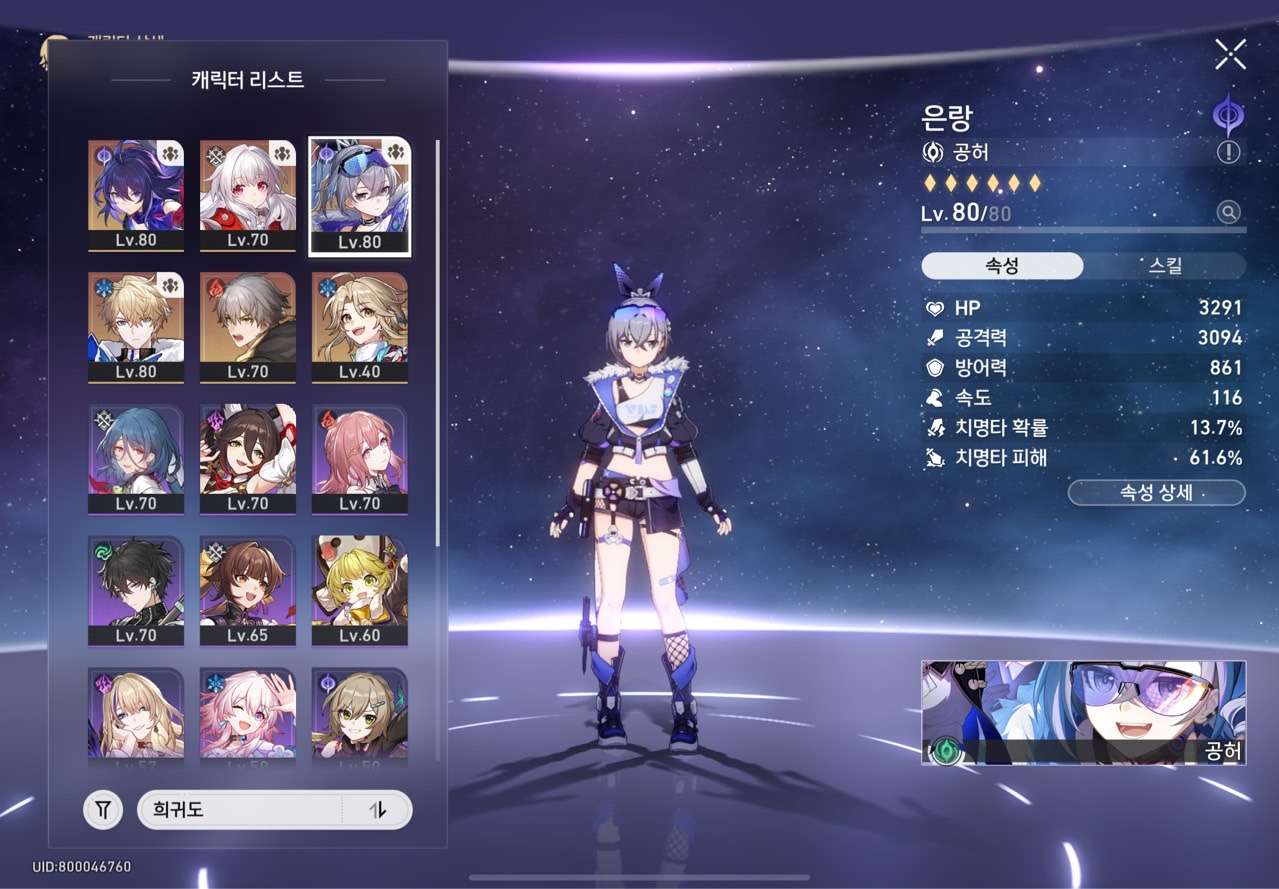
Task: Open the 공허 path info icon
Action: click(1228, 153)
